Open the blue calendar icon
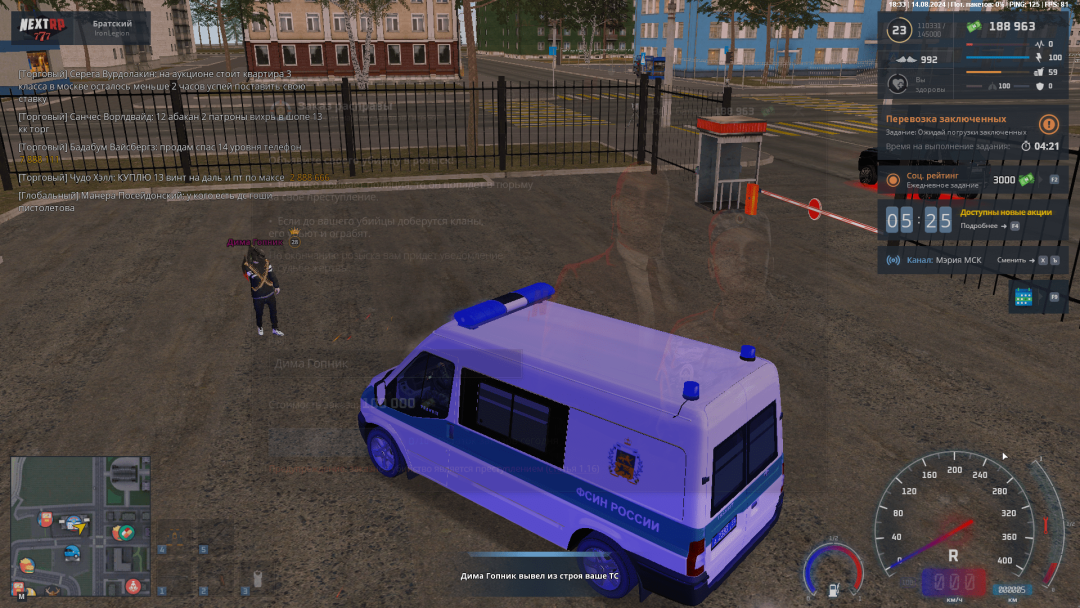The width and height of the screenshot is (1080, 608). 1023,296
